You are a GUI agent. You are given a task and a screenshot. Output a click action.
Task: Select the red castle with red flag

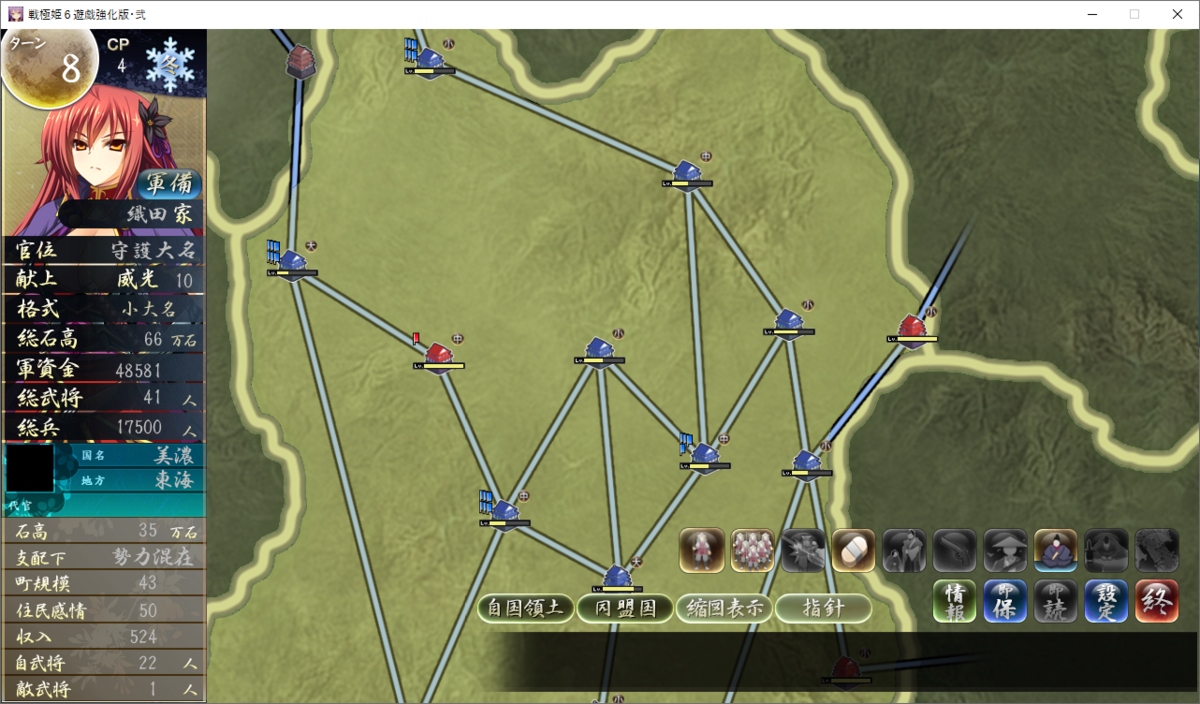coord(437,354)
